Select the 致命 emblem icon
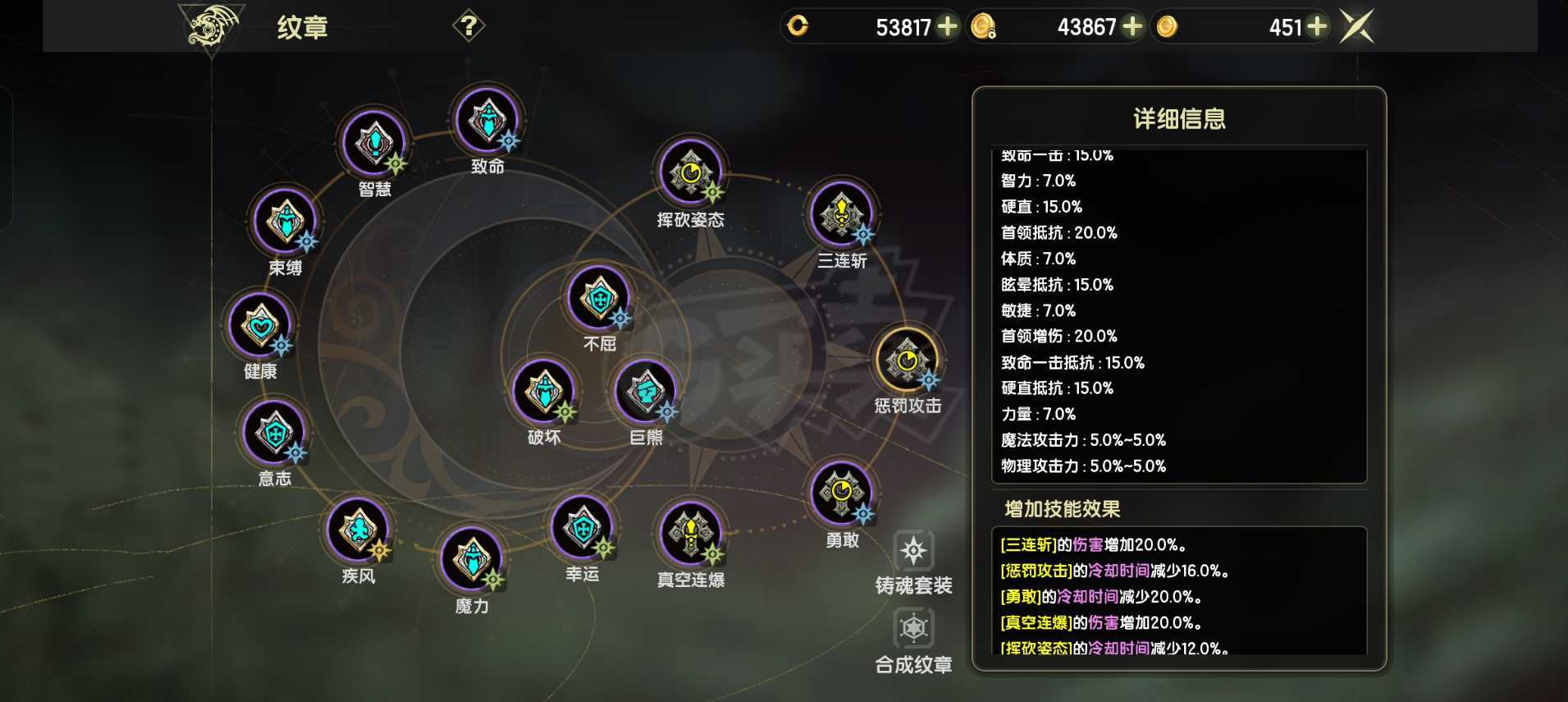 pyautogui.click(x=487, y=122)
